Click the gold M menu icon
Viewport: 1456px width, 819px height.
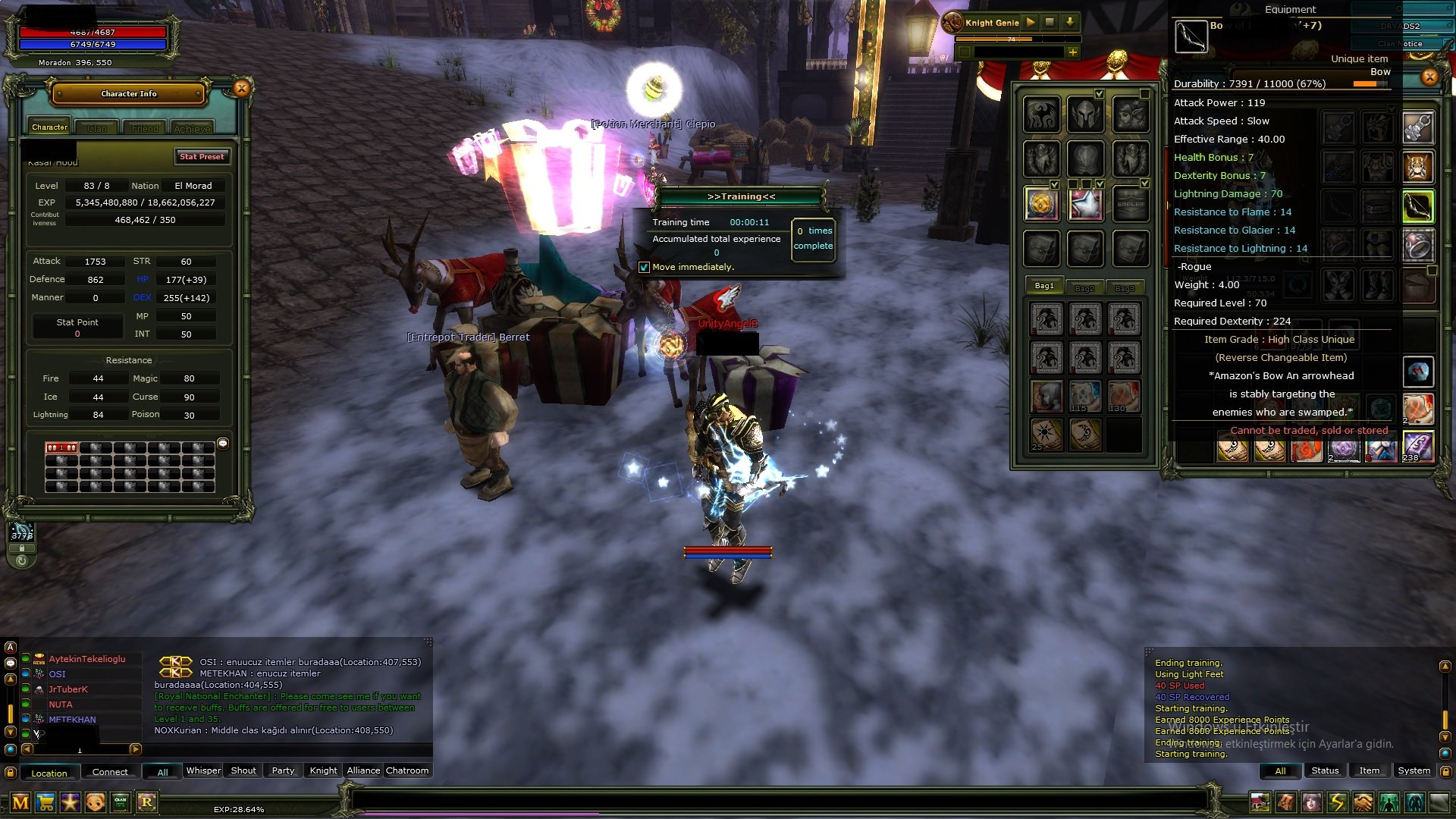click(x=20, y=802)
